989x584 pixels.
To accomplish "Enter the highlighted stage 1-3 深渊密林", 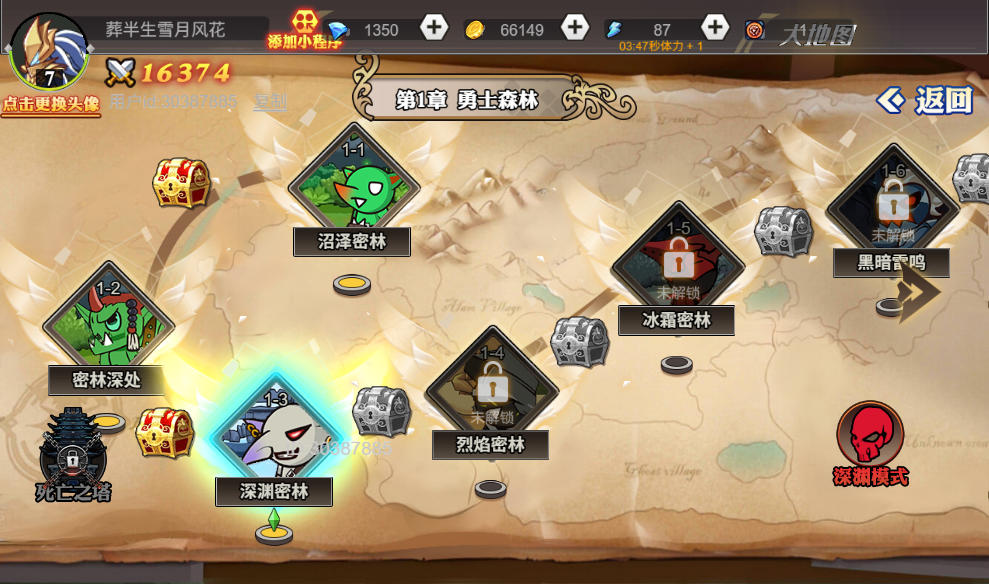I will [274, 438].
